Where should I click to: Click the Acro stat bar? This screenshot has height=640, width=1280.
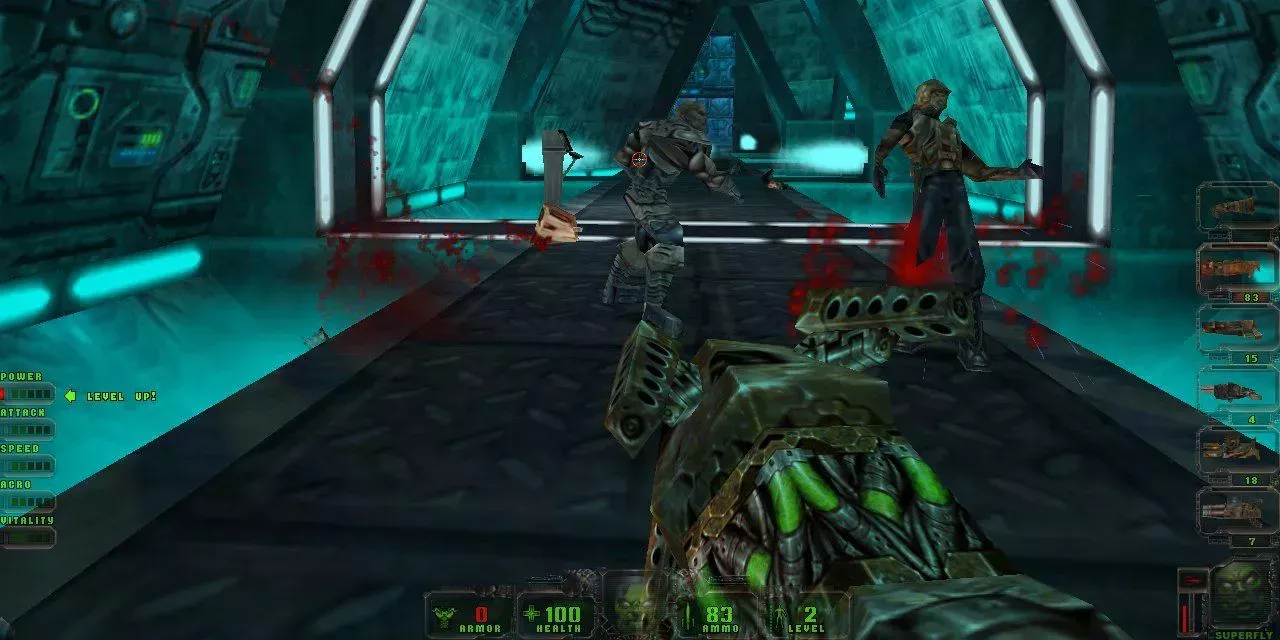point(28,502)
